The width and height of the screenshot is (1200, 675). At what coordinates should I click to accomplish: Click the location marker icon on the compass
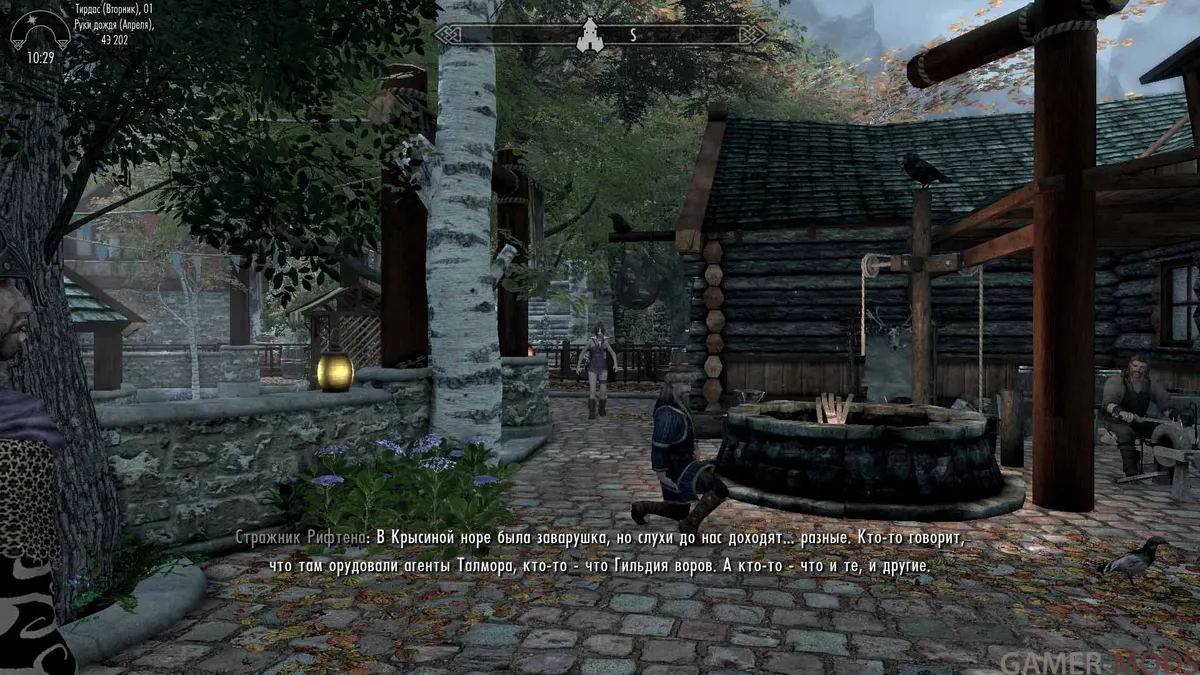588,34
